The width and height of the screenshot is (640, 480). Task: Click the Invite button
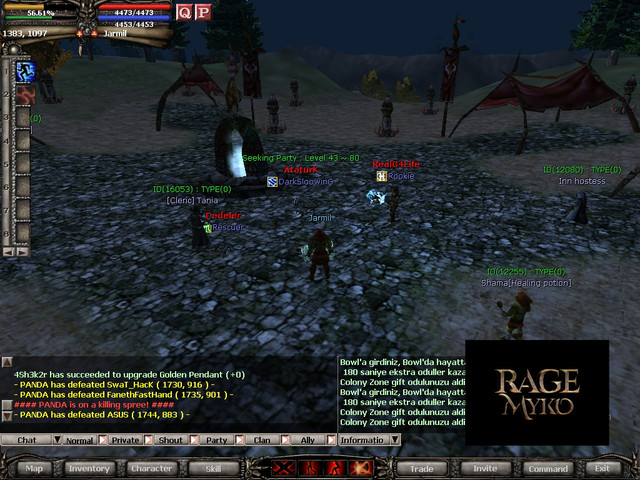coord(484,467)
